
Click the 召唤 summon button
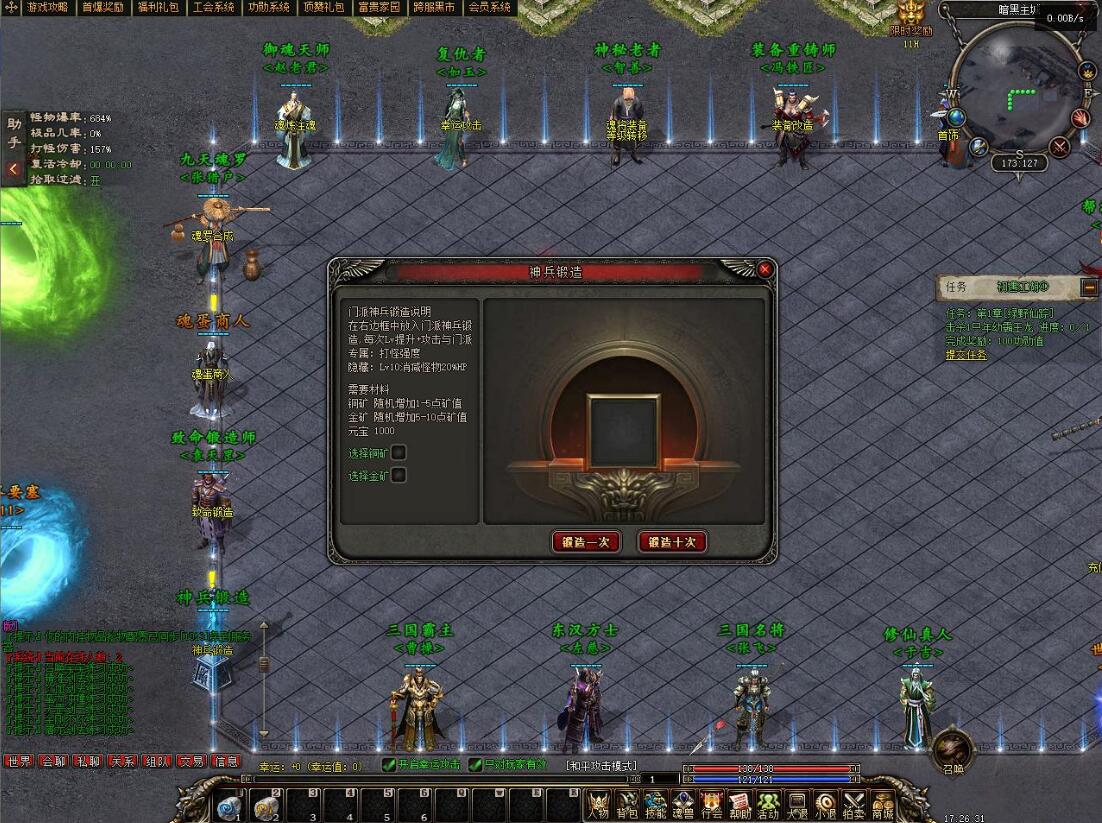pyautogui.click(x=951, y=750)
